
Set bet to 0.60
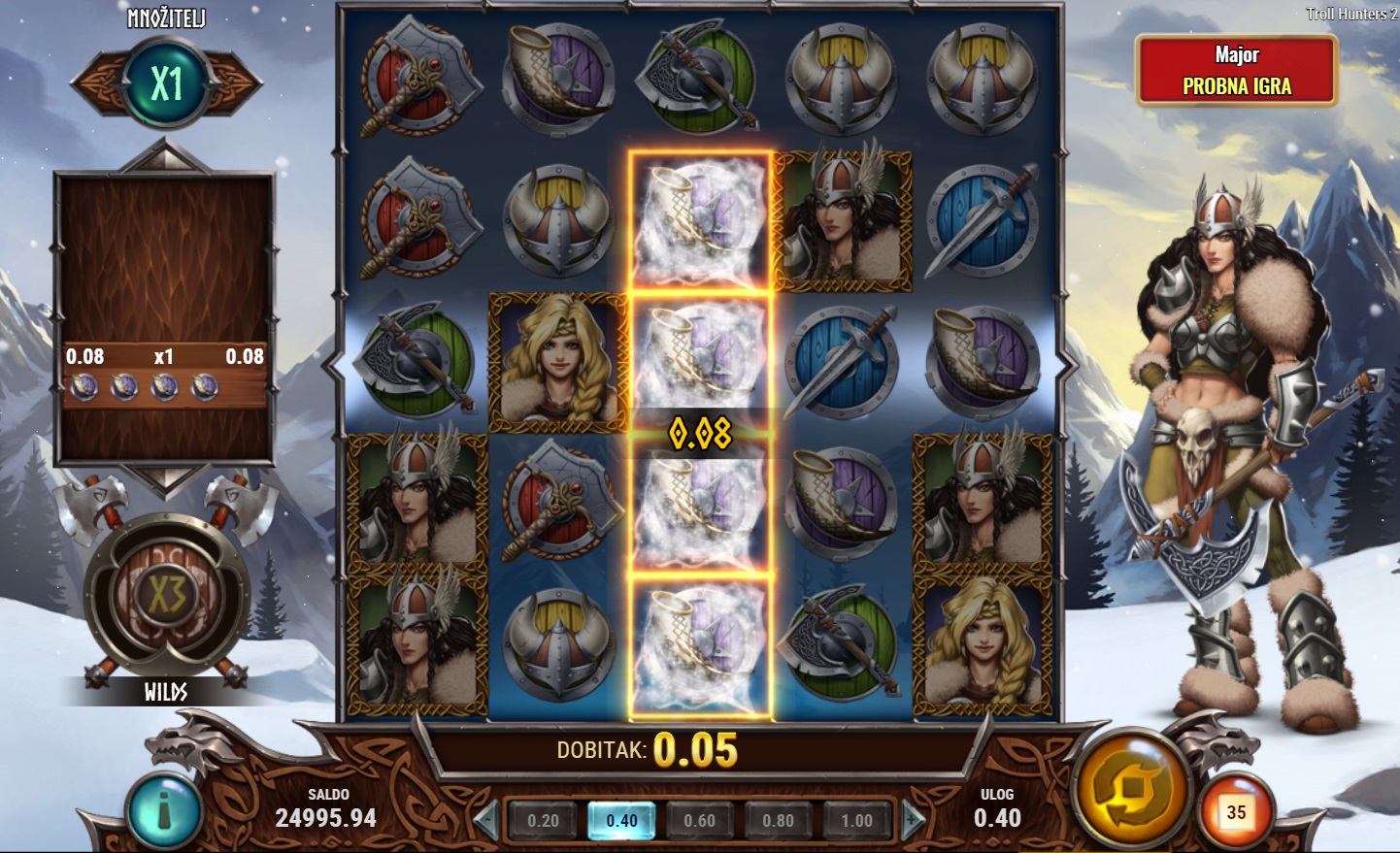pyautogui.click(x=699, y=821)
